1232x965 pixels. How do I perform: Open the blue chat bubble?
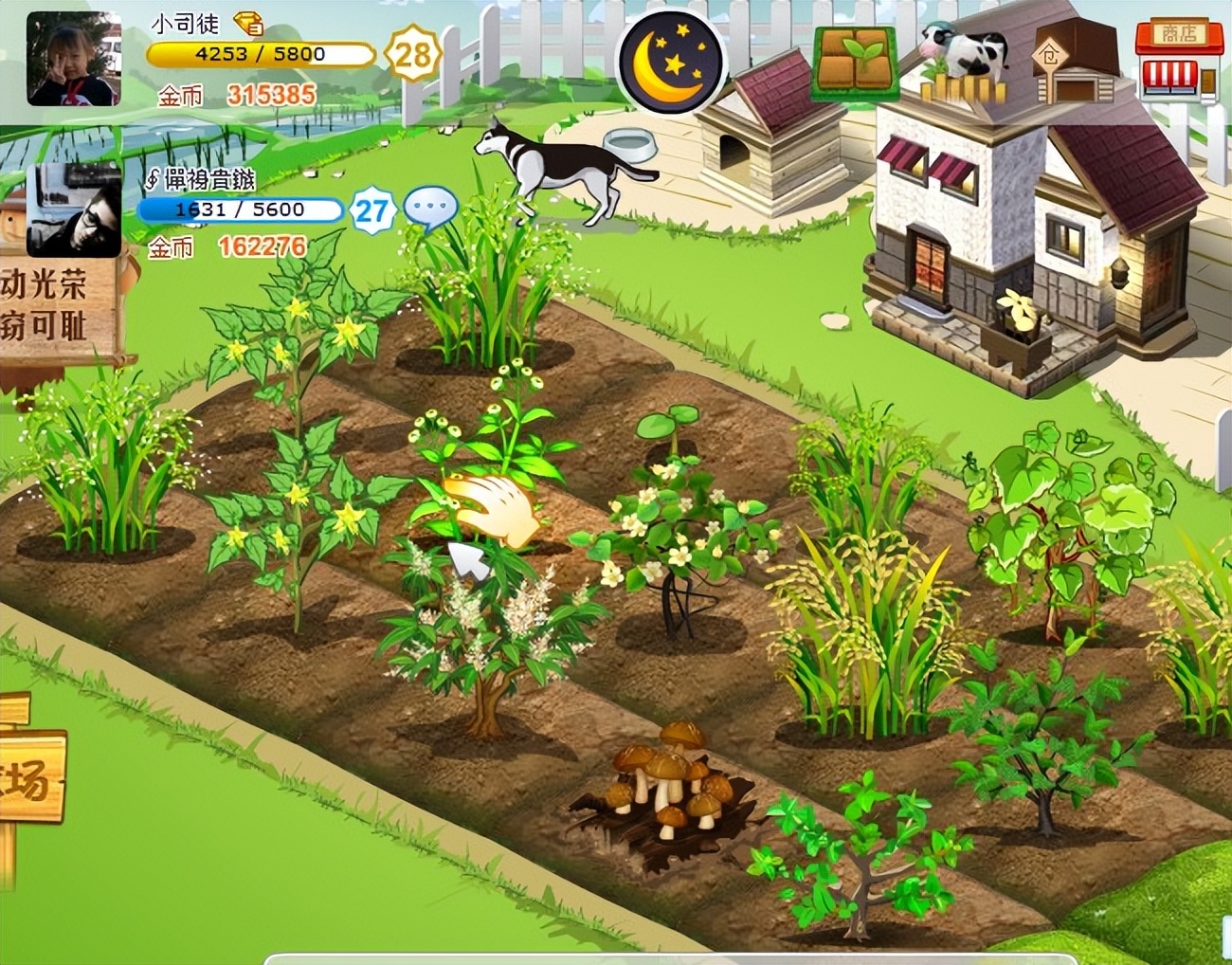click(x=429, y=210)
